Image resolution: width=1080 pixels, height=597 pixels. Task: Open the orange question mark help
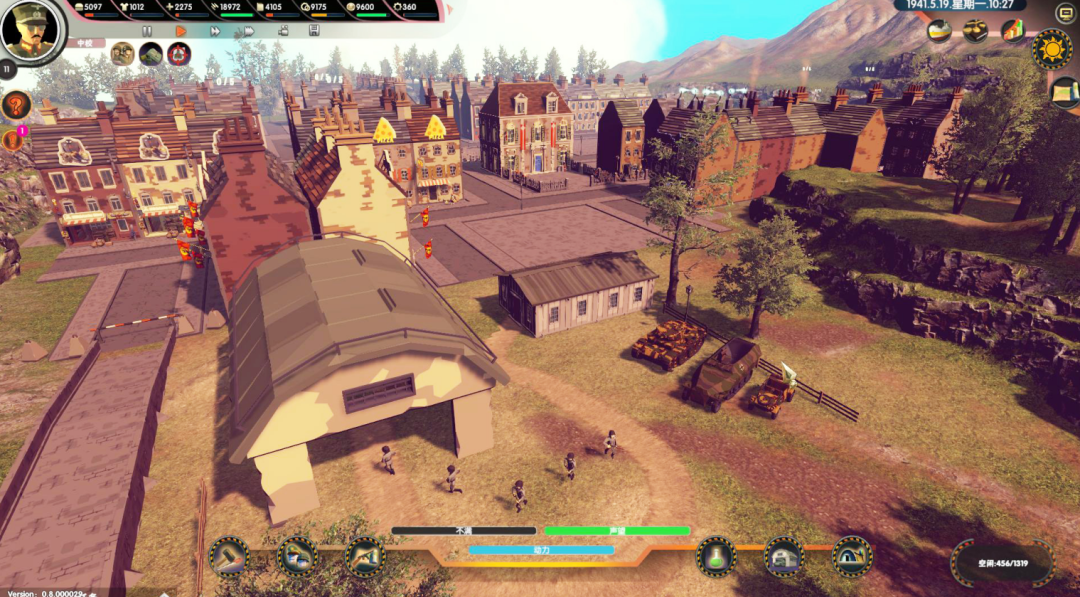pos(16,105)
